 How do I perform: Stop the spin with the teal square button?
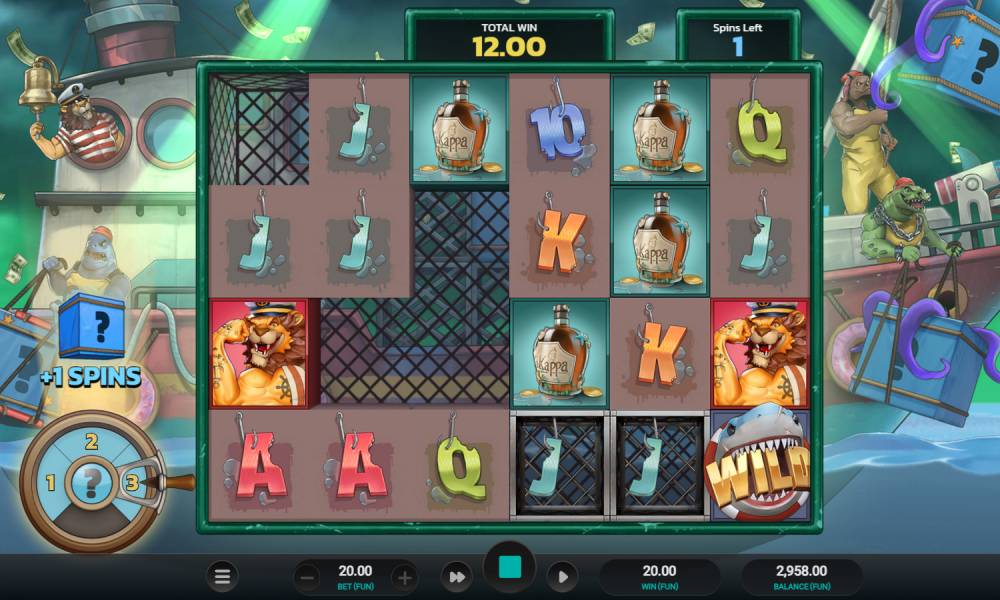tap(509, 568)
